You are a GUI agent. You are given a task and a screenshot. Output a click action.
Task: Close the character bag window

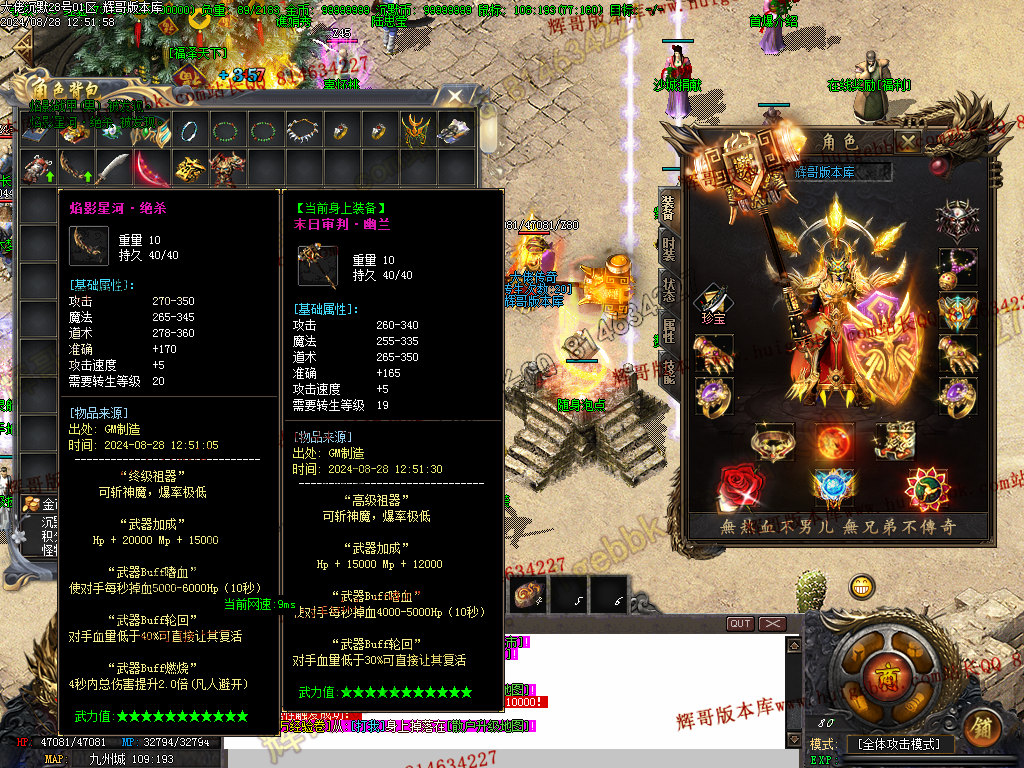tap(455, 96)
